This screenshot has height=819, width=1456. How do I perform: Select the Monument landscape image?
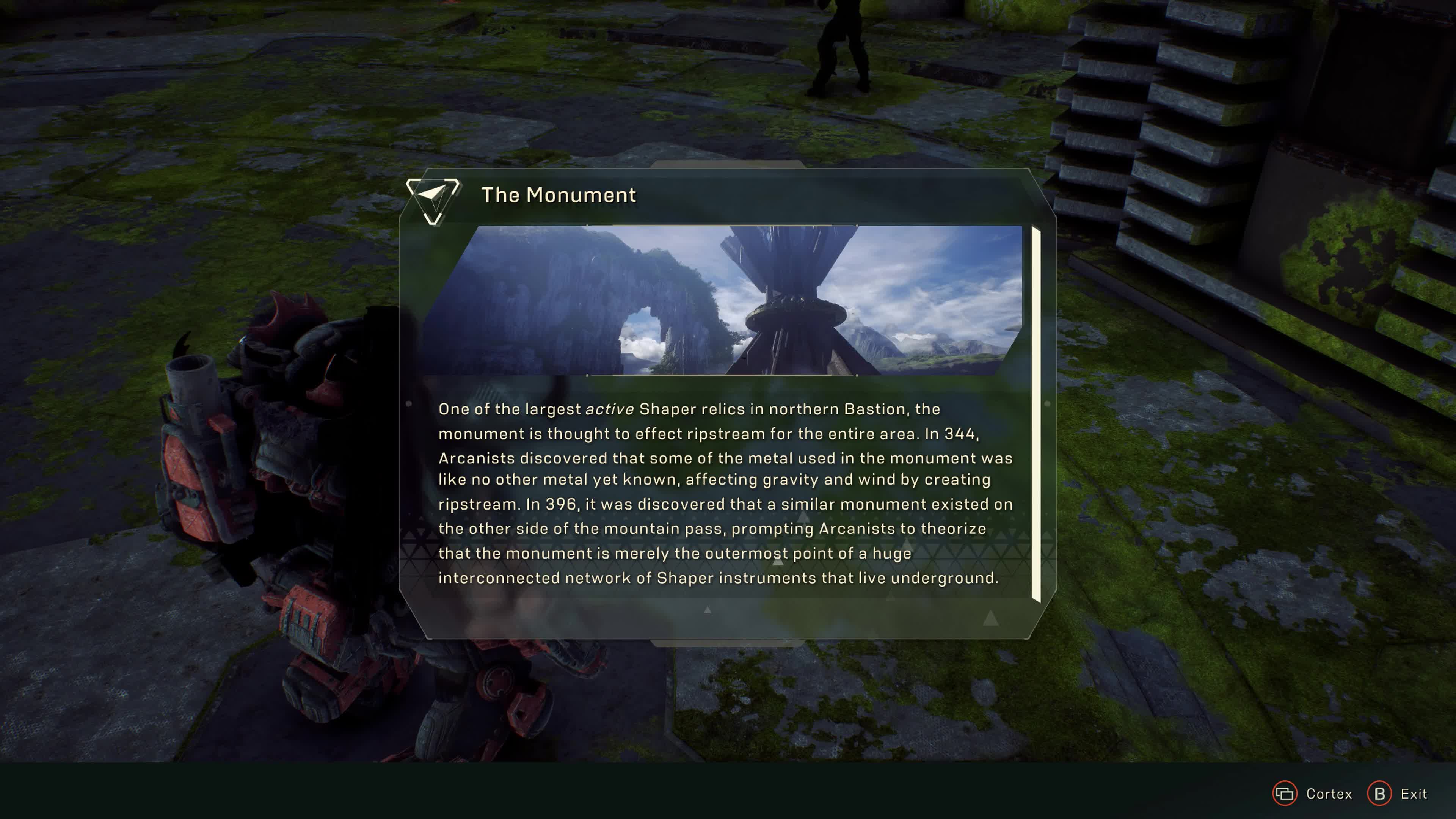[722, 300]
